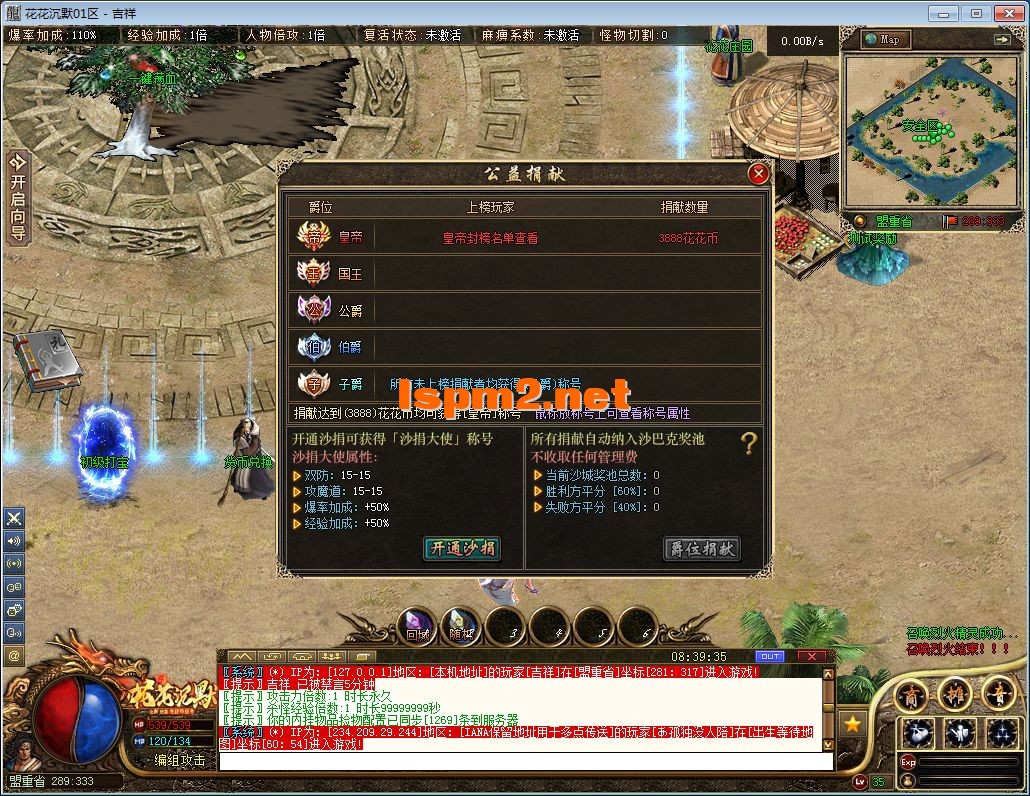Use the 回城 hotbar slot
Screen dimensions: 1030x796
418,627
